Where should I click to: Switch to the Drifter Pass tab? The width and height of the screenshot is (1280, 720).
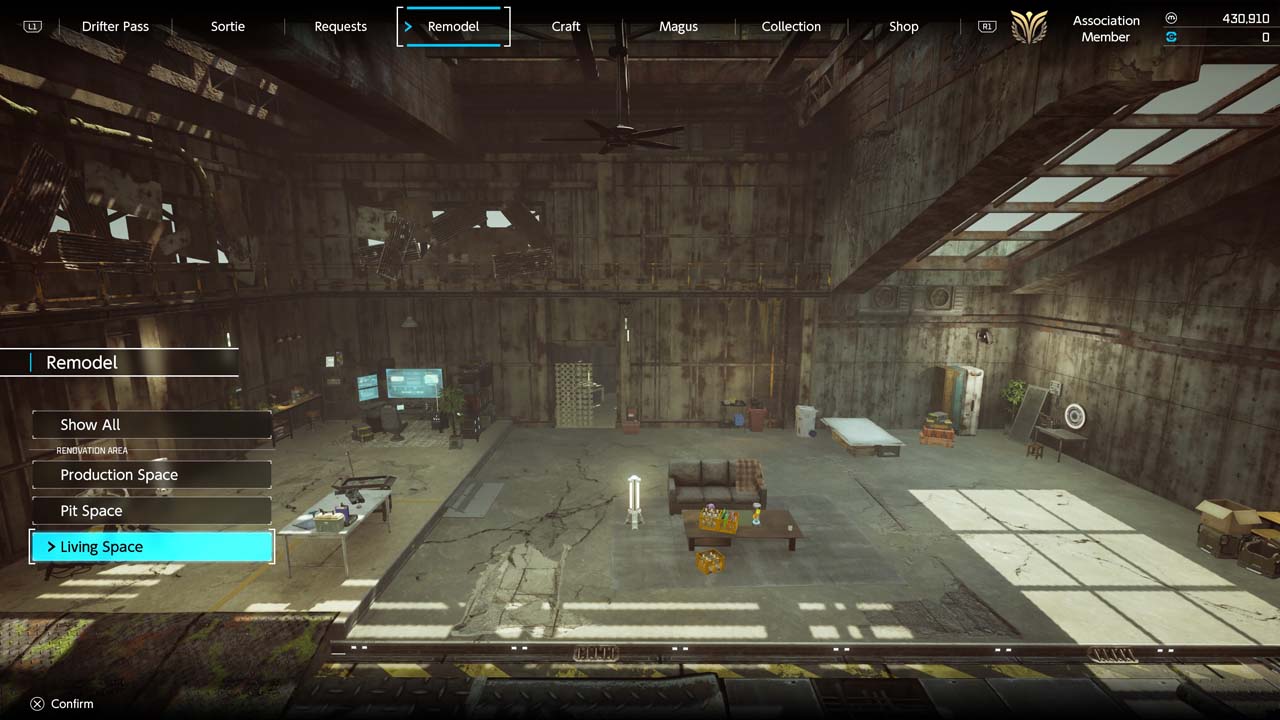pyautogui.click(x=115, y=26)
